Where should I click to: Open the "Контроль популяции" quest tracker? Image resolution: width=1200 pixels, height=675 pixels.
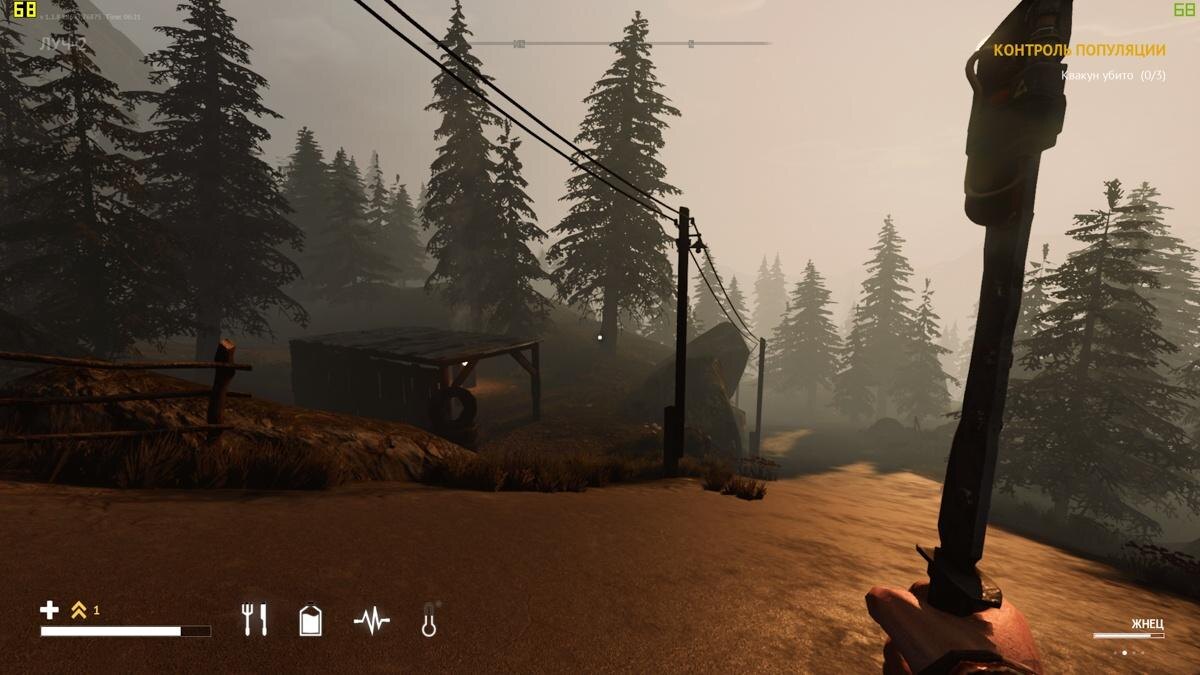click(x=1079, y=50)
